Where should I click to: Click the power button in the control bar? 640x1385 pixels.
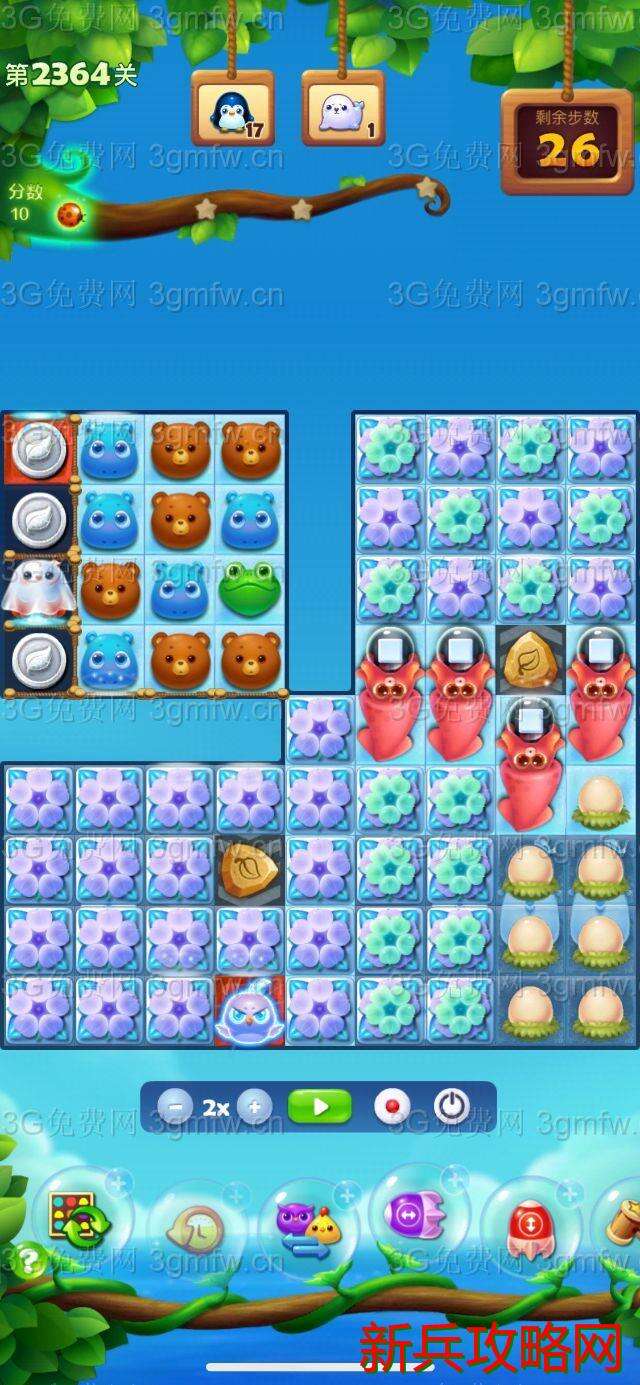point(452,1107)
